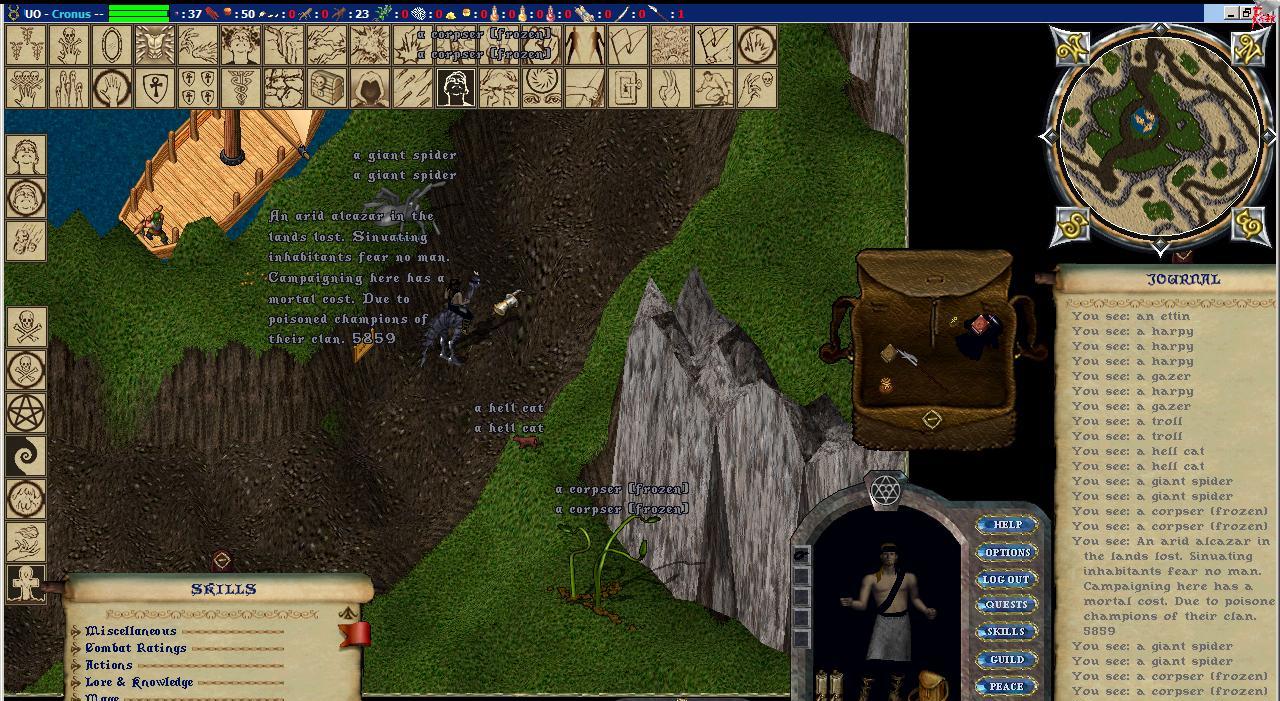This screenshot has width=1280, height=701.
Task: Expand the Actions skill group
Action: pyautogui.click(x=77, y=666)
